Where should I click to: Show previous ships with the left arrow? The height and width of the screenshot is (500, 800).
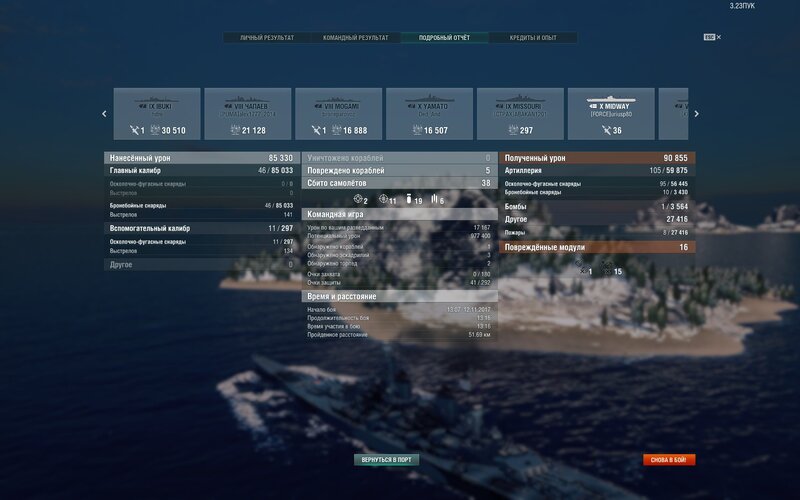pos(104,114)
